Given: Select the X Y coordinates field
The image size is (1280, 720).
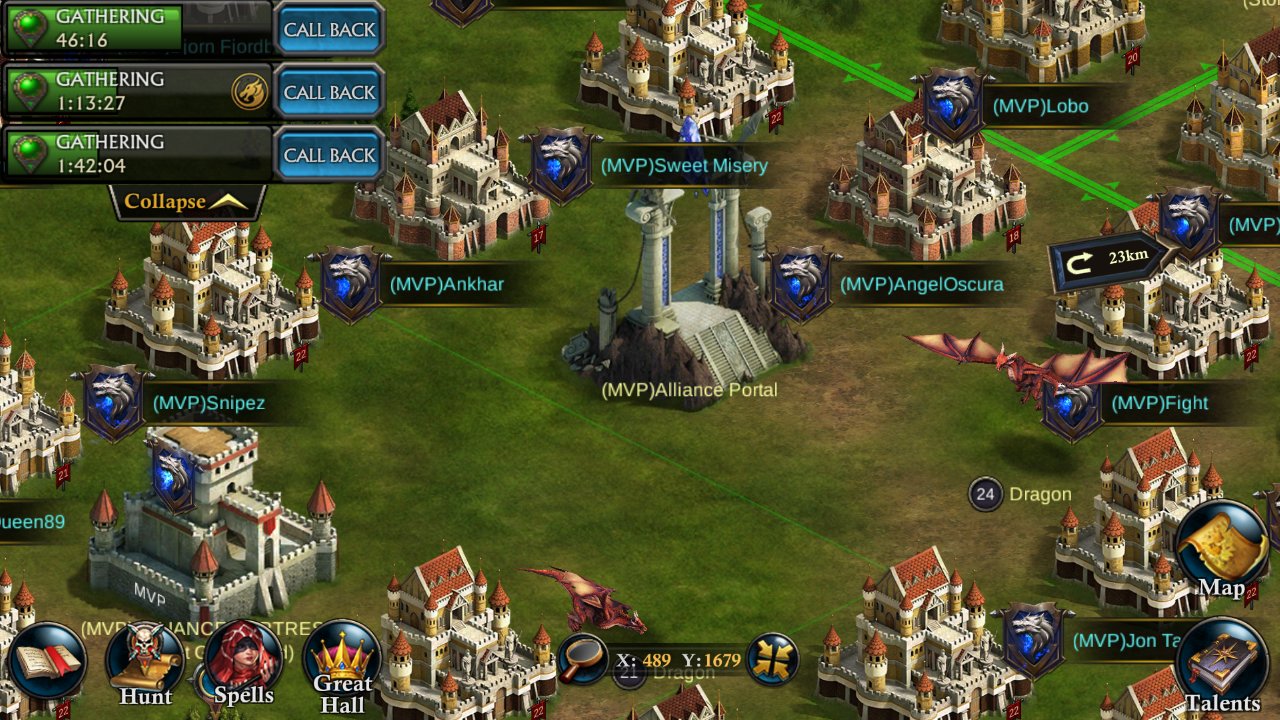Looking at the screenshot, I should (x=678, y=660).
